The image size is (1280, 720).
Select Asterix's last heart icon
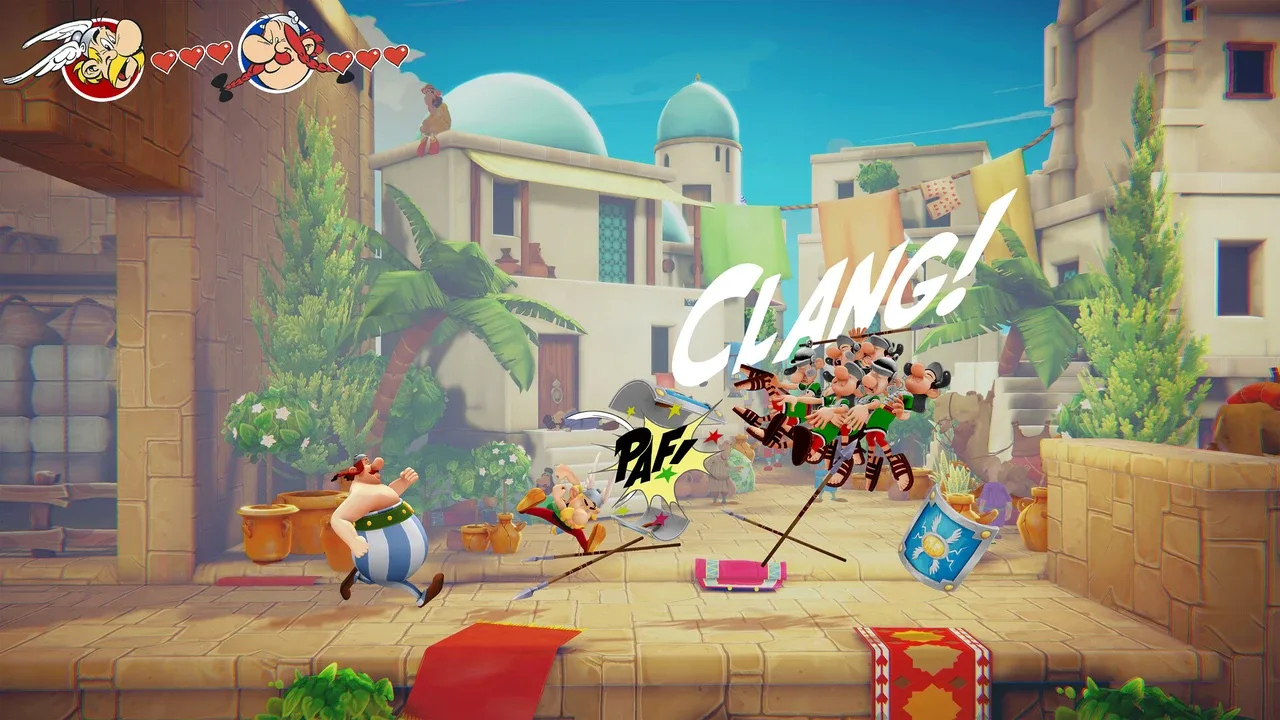(x=216, y=52)
